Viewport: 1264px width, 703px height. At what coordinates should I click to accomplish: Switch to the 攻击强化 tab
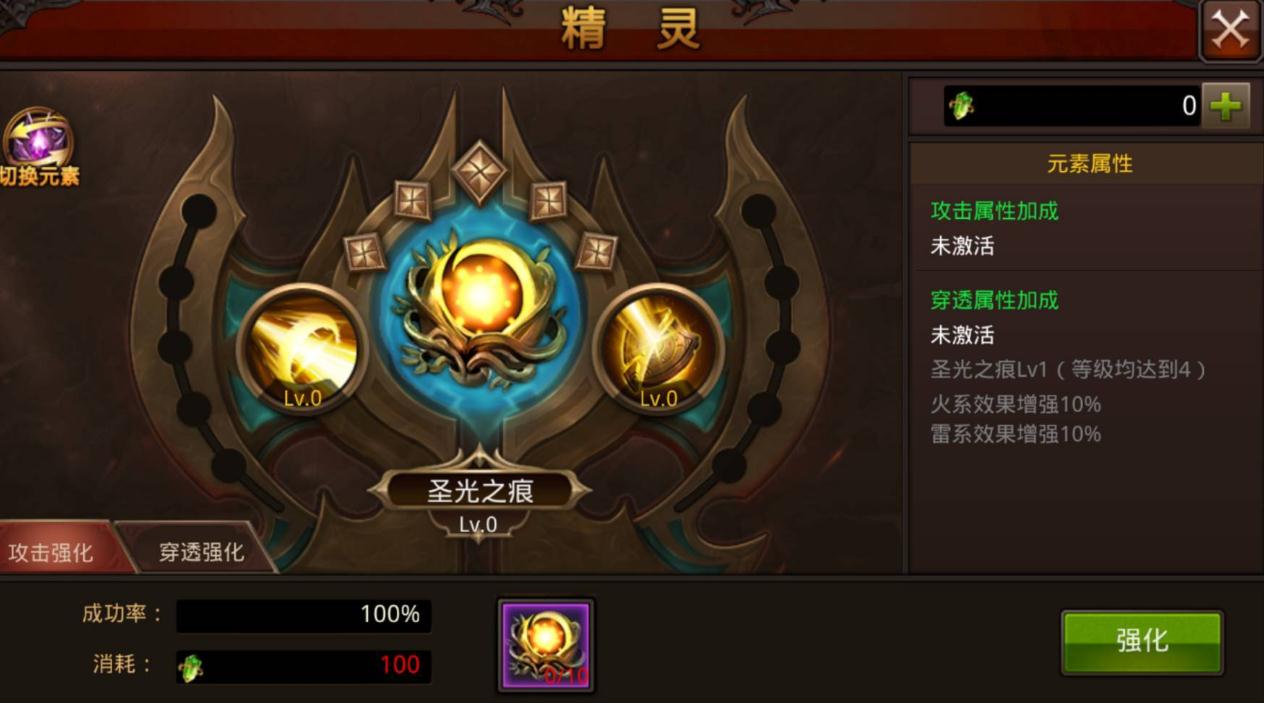pos(52,552)
